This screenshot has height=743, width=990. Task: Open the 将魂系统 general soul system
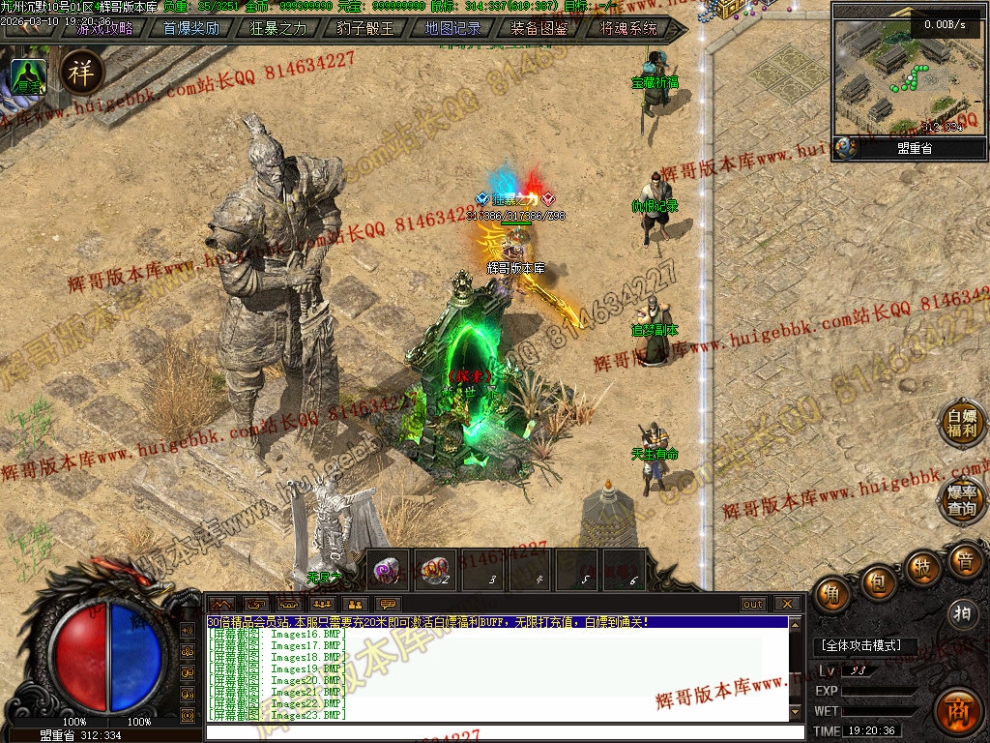pyautogui.click(x=628, y=28)
